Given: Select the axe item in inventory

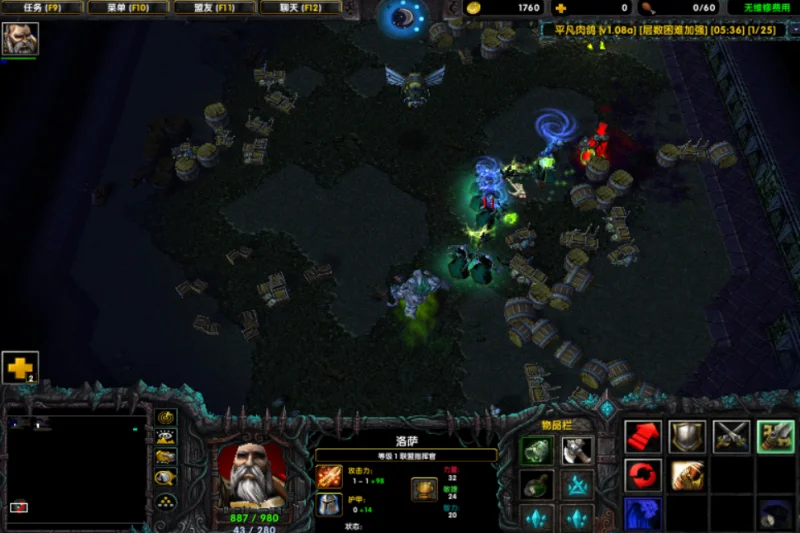Looking at the screenshot, I should pyautogui.click(x=577, y=450).
